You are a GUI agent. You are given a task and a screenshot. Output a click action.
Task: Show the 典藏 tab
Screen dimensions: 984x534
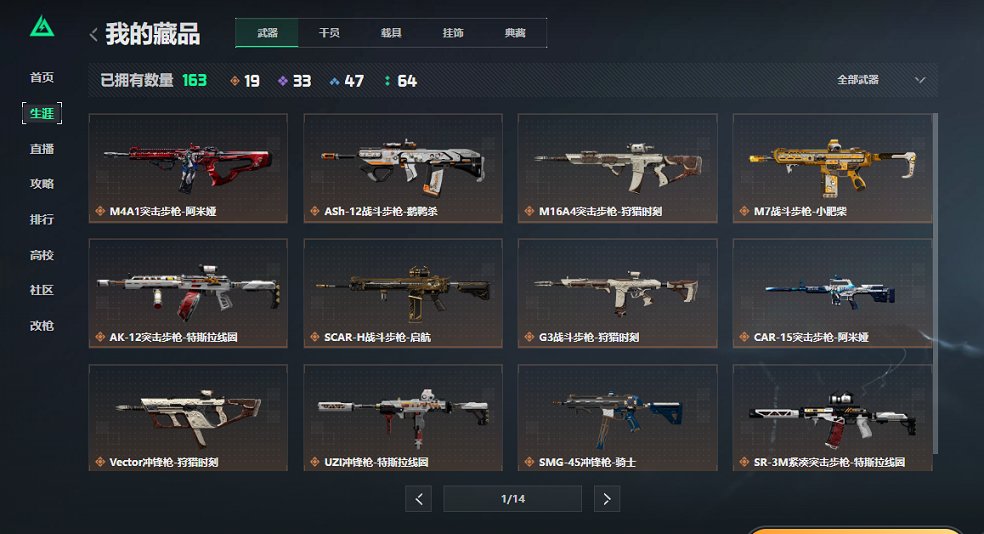click(x=515, y=33)
